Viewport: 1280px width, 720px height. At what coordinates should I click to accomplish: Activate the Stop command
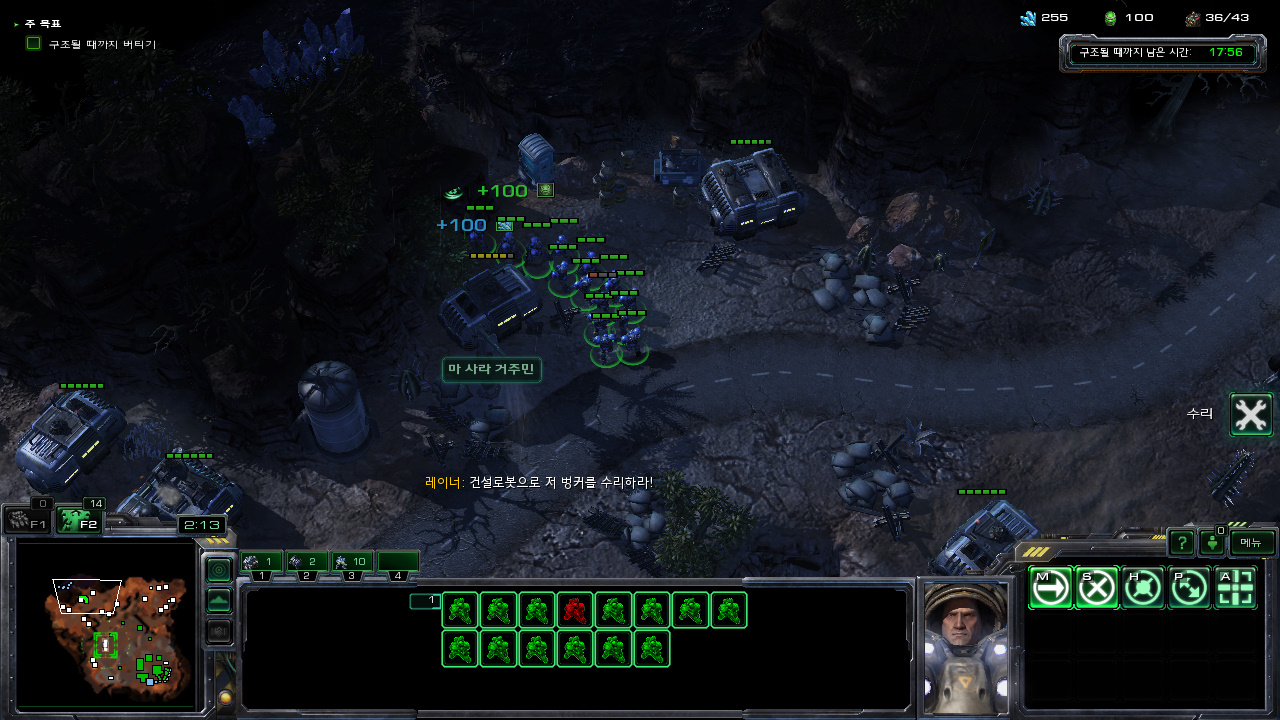[x=1096, y=588]
